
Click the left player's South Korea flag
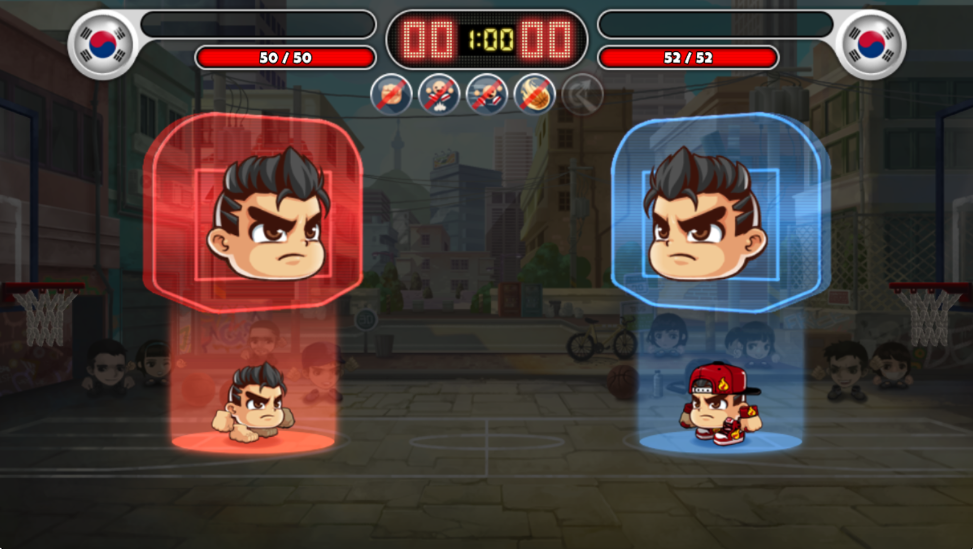[102, 45]
